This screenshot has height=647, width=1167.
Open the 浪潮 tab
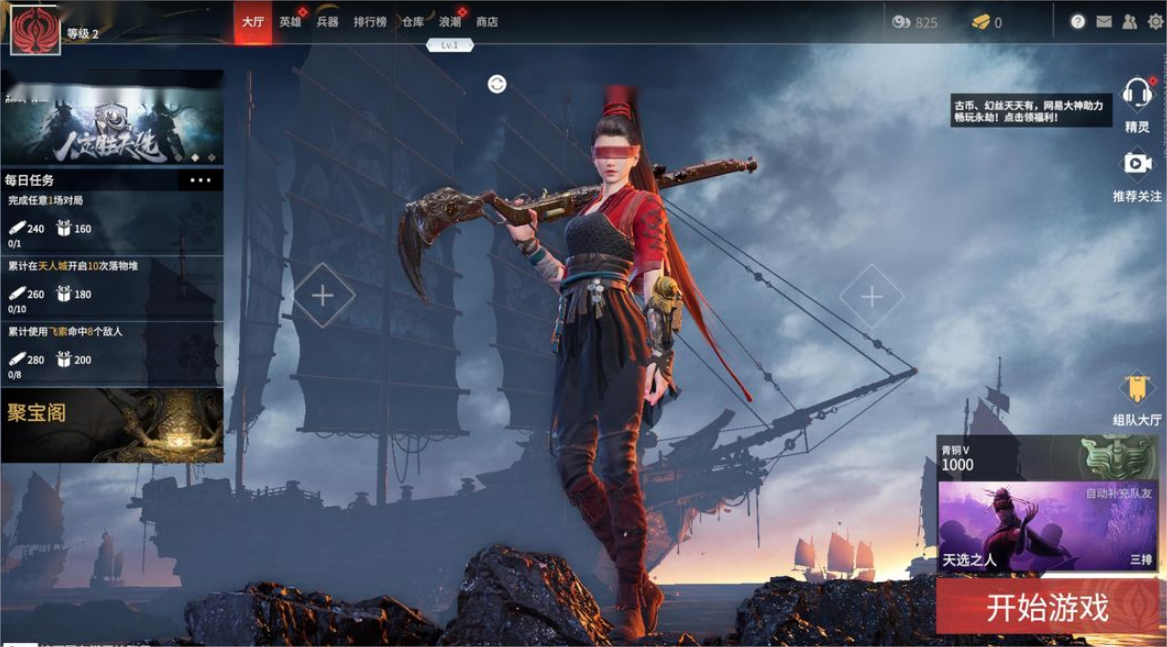[450, 22]
